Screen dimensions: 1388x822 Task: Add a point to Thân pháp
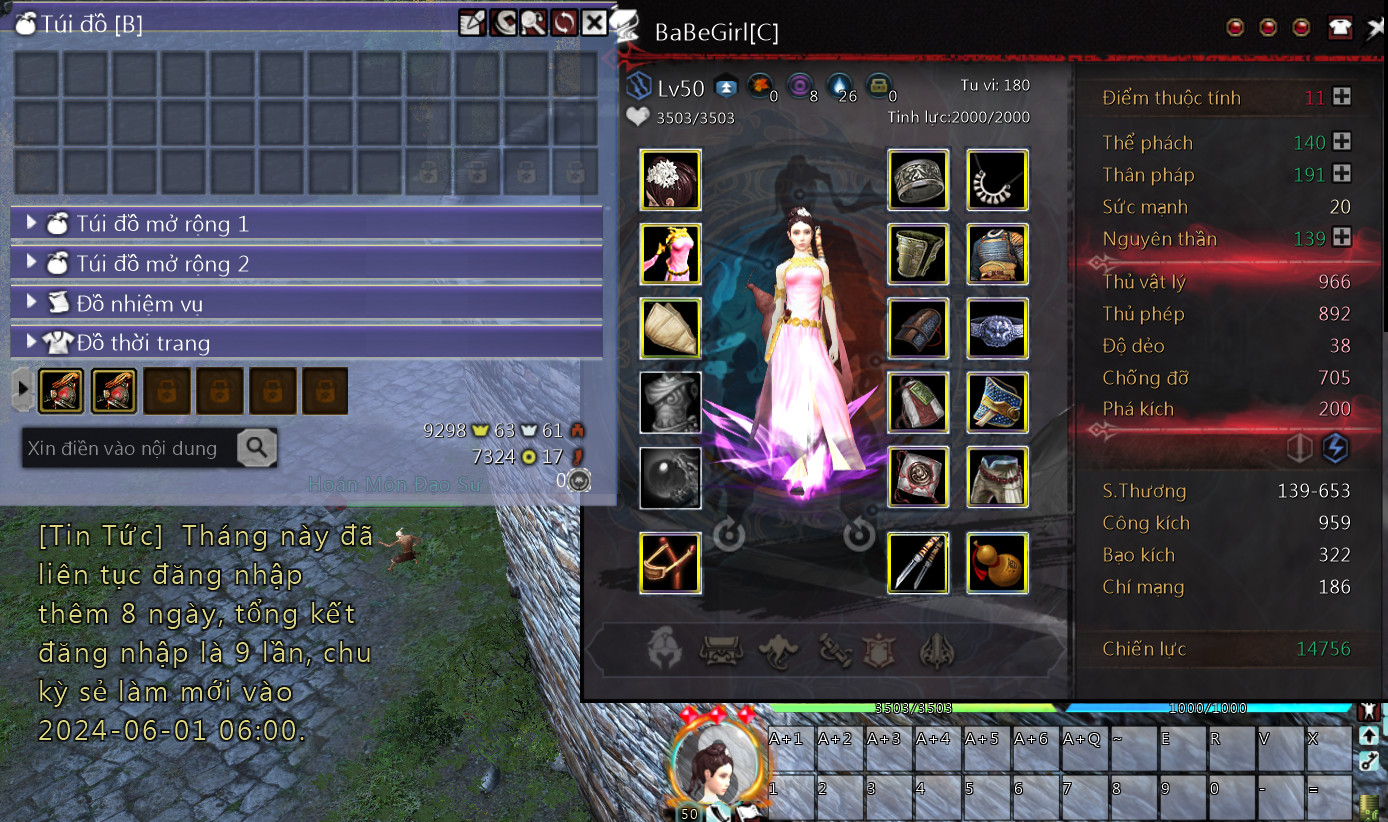click(1342, 174)
